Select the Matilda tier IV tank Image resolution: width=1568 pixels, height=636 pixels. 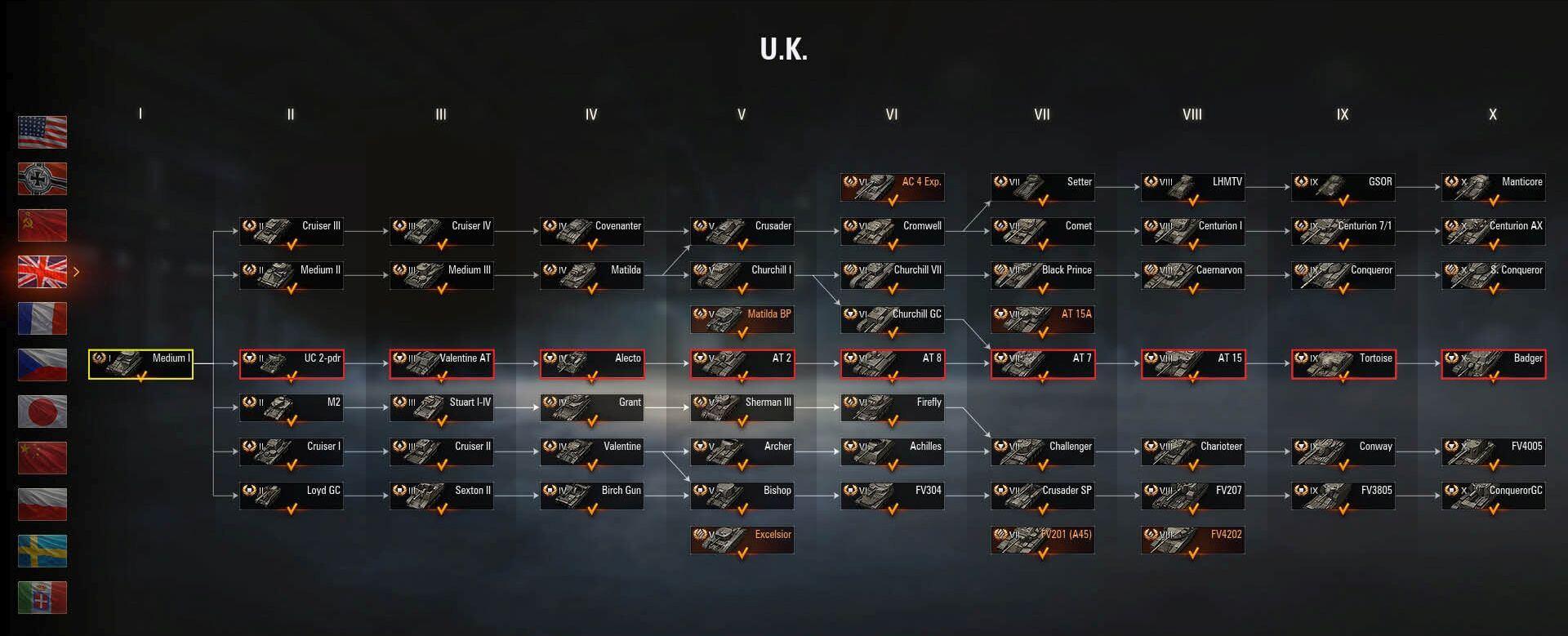(591, 276)
